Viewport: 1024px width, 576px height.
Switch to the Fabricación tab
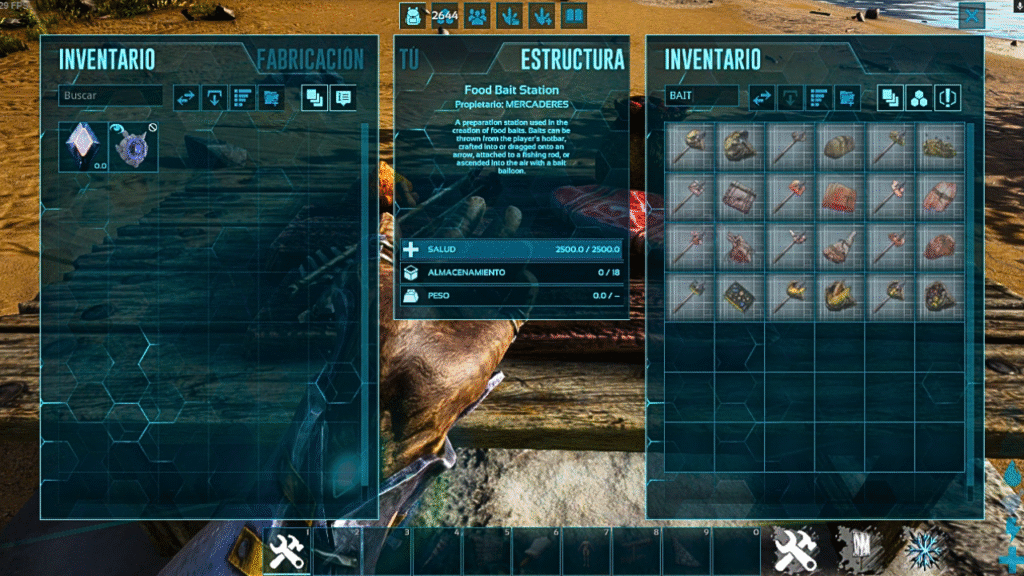point(310,59)
